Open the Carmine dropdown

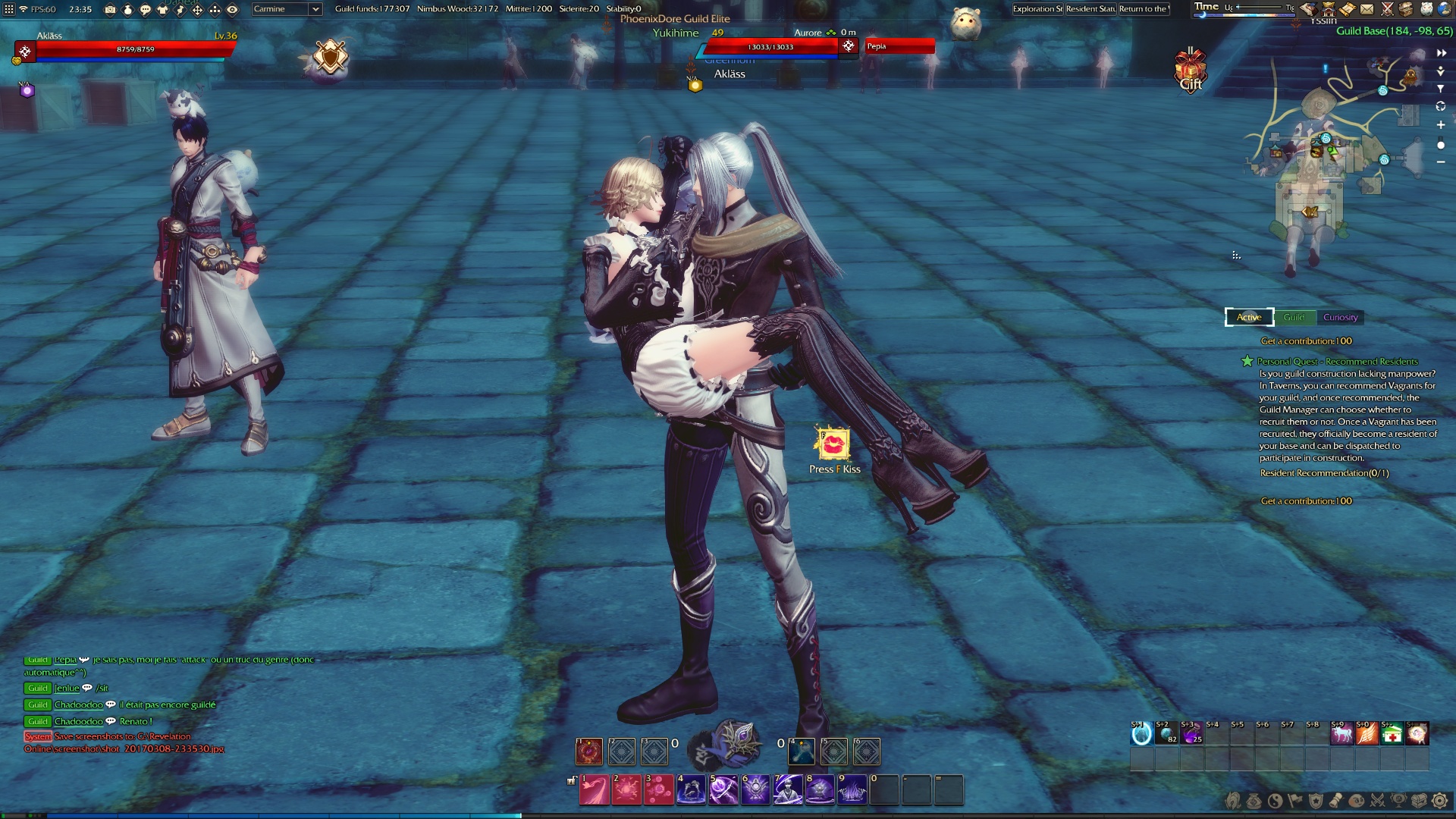tap(287, 9)
